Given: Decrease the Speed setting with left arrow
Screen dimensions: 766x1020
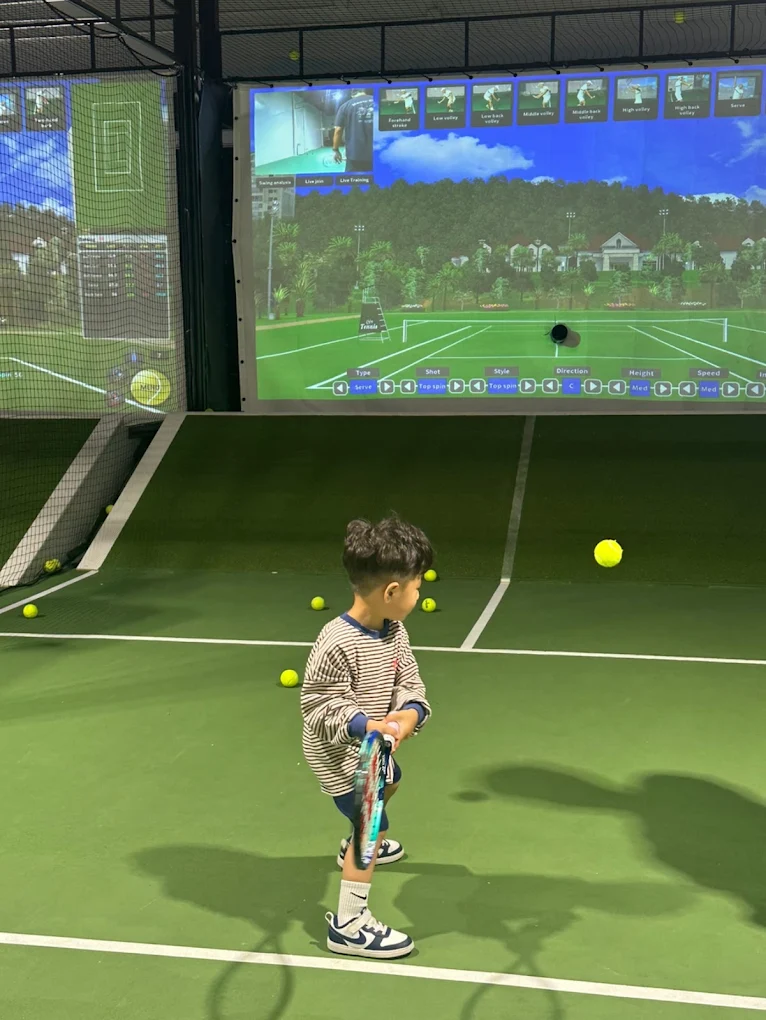Looking at the screenshot, I should (686, 388).
